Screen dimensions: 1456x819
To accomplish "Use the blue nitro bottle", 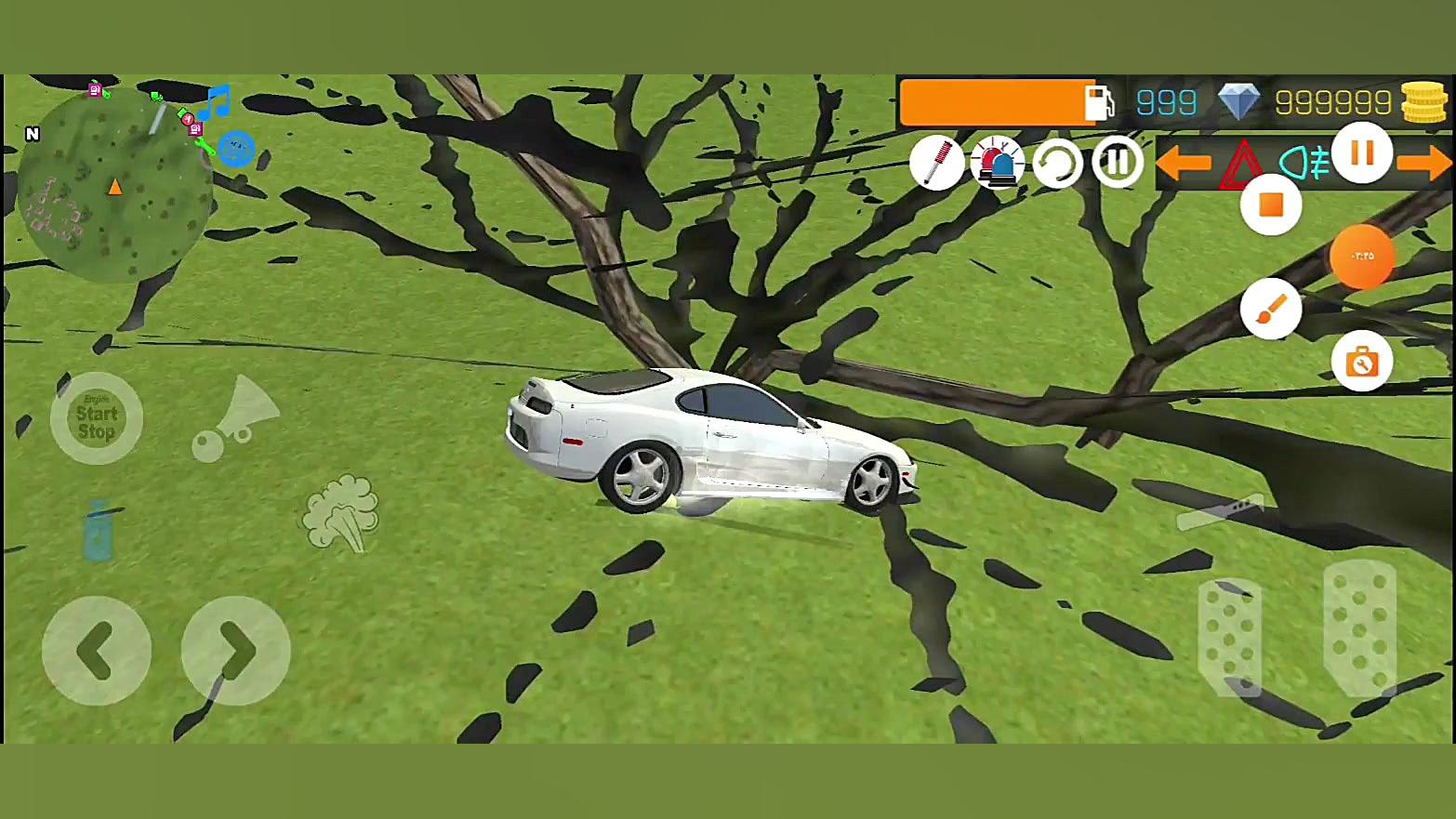I will pos(99,531).
